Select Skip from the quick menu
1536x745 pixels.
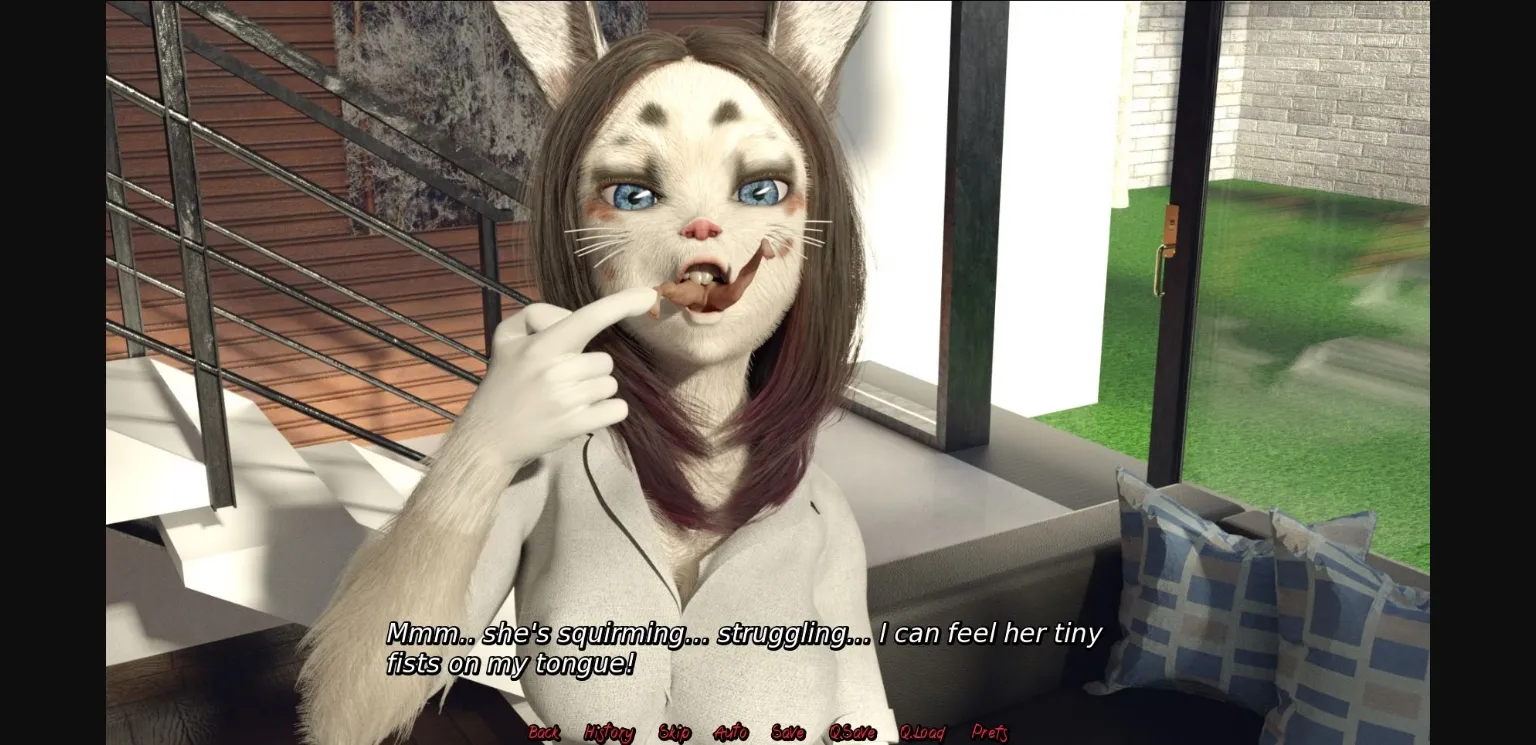[x=676, y=732]
